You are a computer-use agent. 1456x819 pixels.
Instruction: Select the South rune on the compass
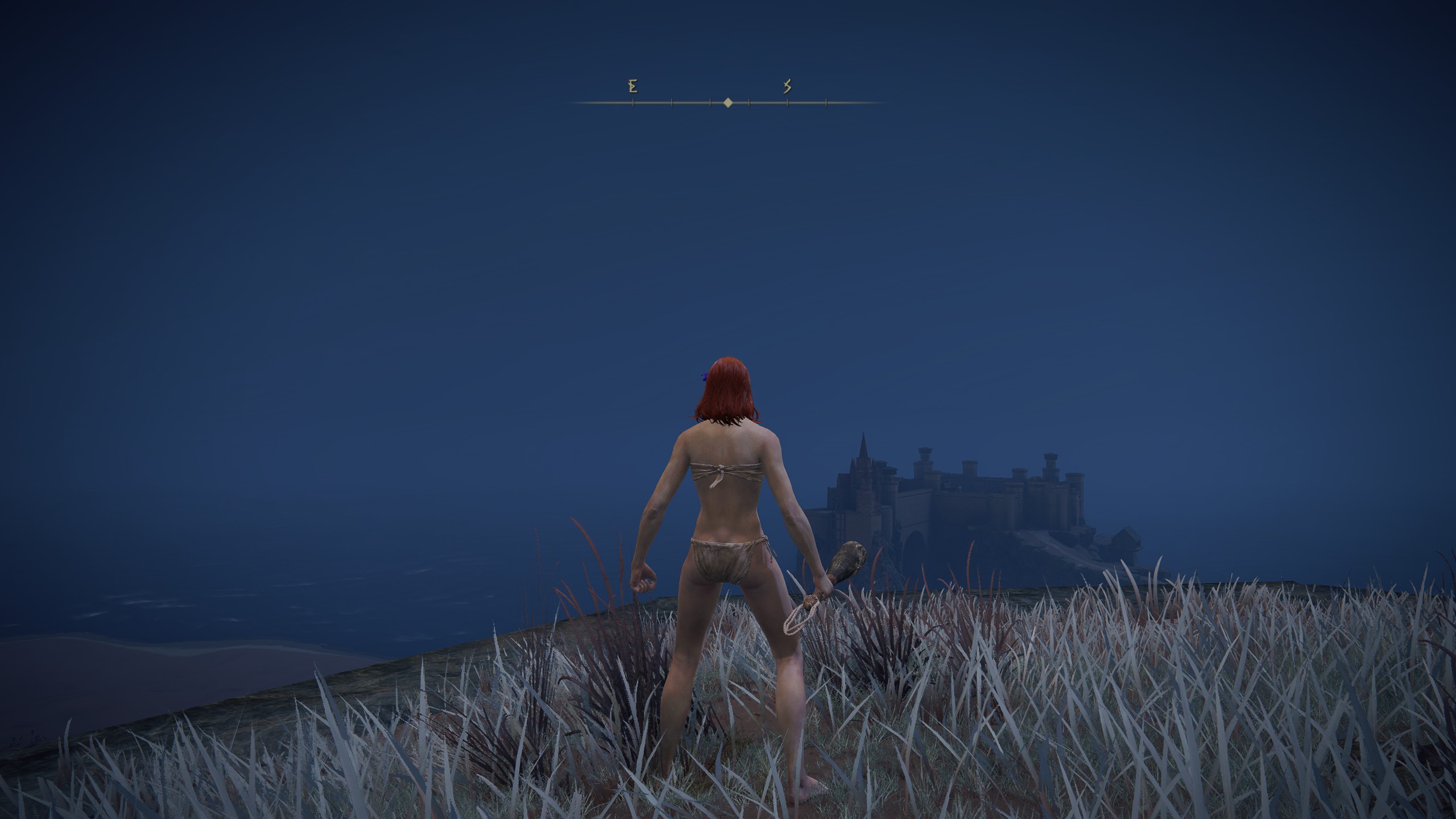pyautogui.click(x=788, y=86)
